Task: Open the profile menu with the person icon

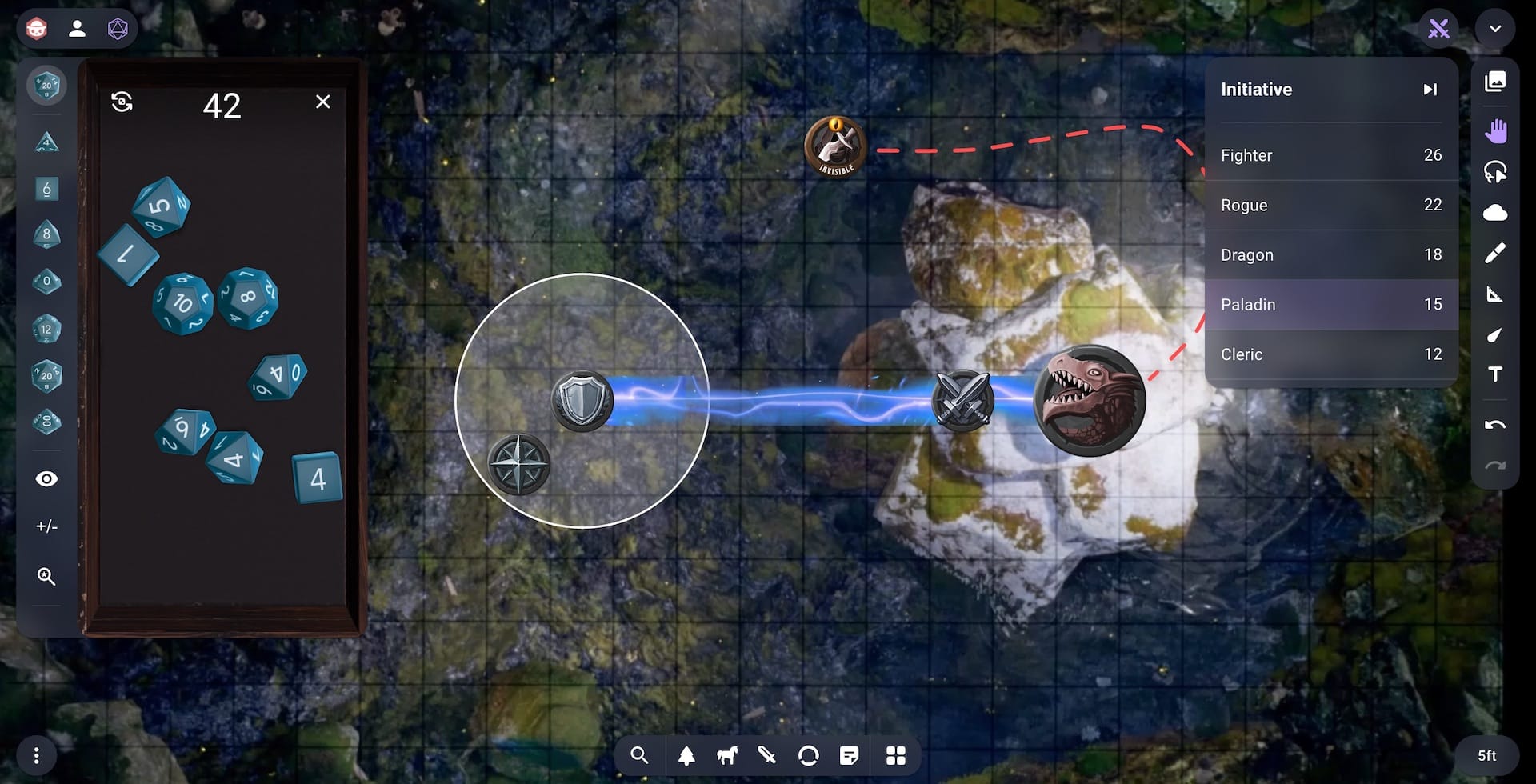Action: [x=78, y=29]
